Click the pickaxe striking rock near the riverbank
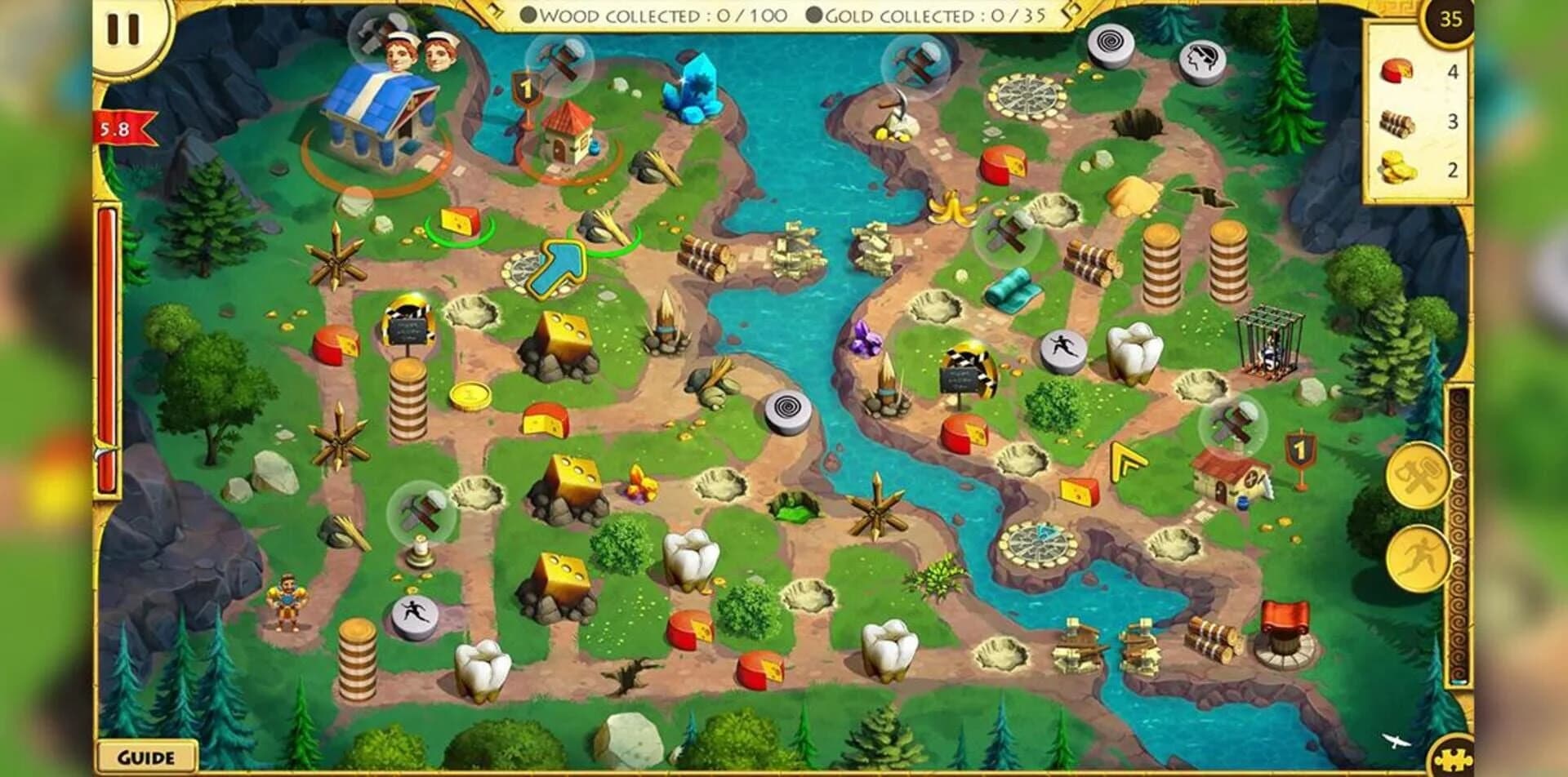 (894, 110)
